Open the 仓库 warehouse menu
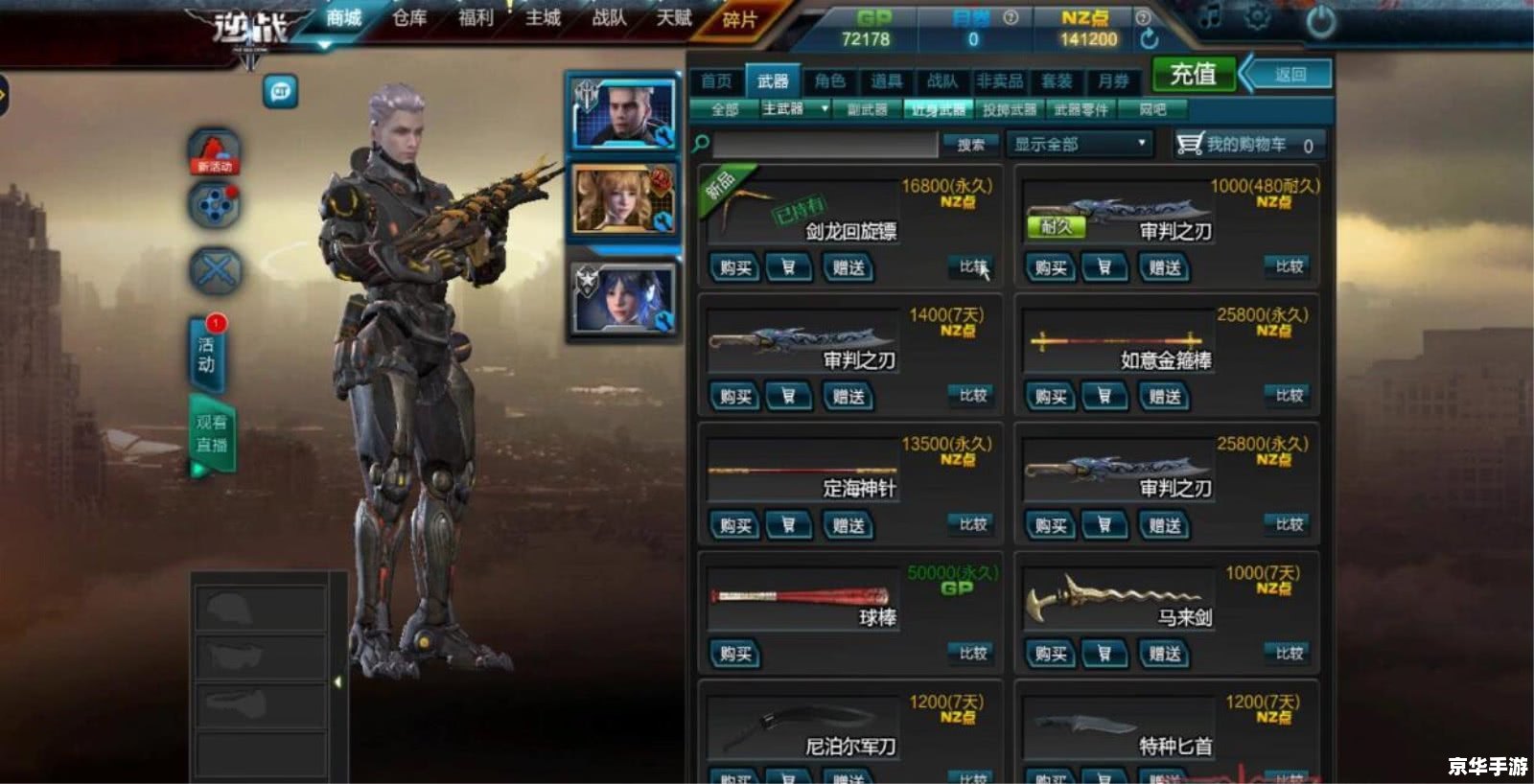Image resolution: width=1534 pixels, height=784 pixels. (409, 18)
